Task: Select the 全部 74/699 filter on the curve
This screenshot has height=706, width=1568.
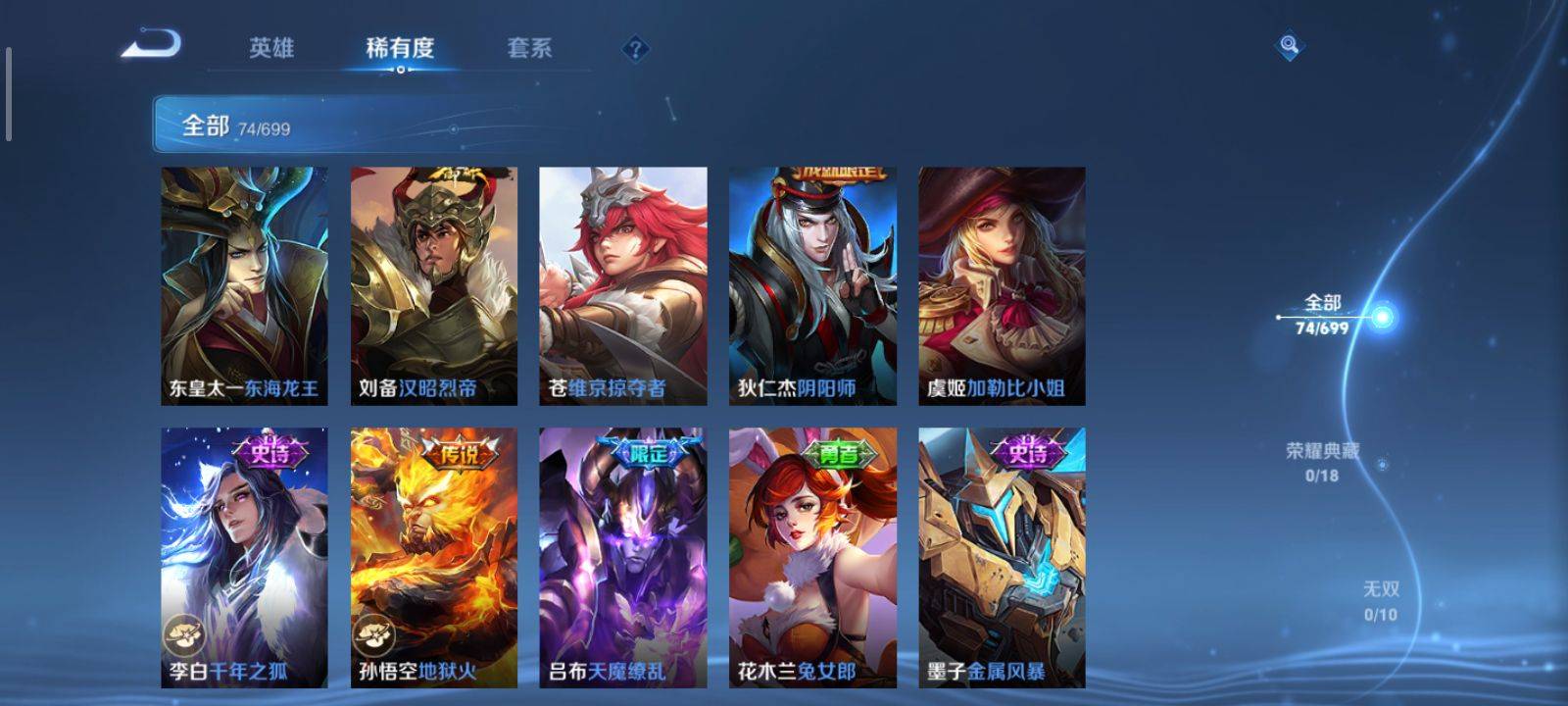Action: tap(1323, 315)
